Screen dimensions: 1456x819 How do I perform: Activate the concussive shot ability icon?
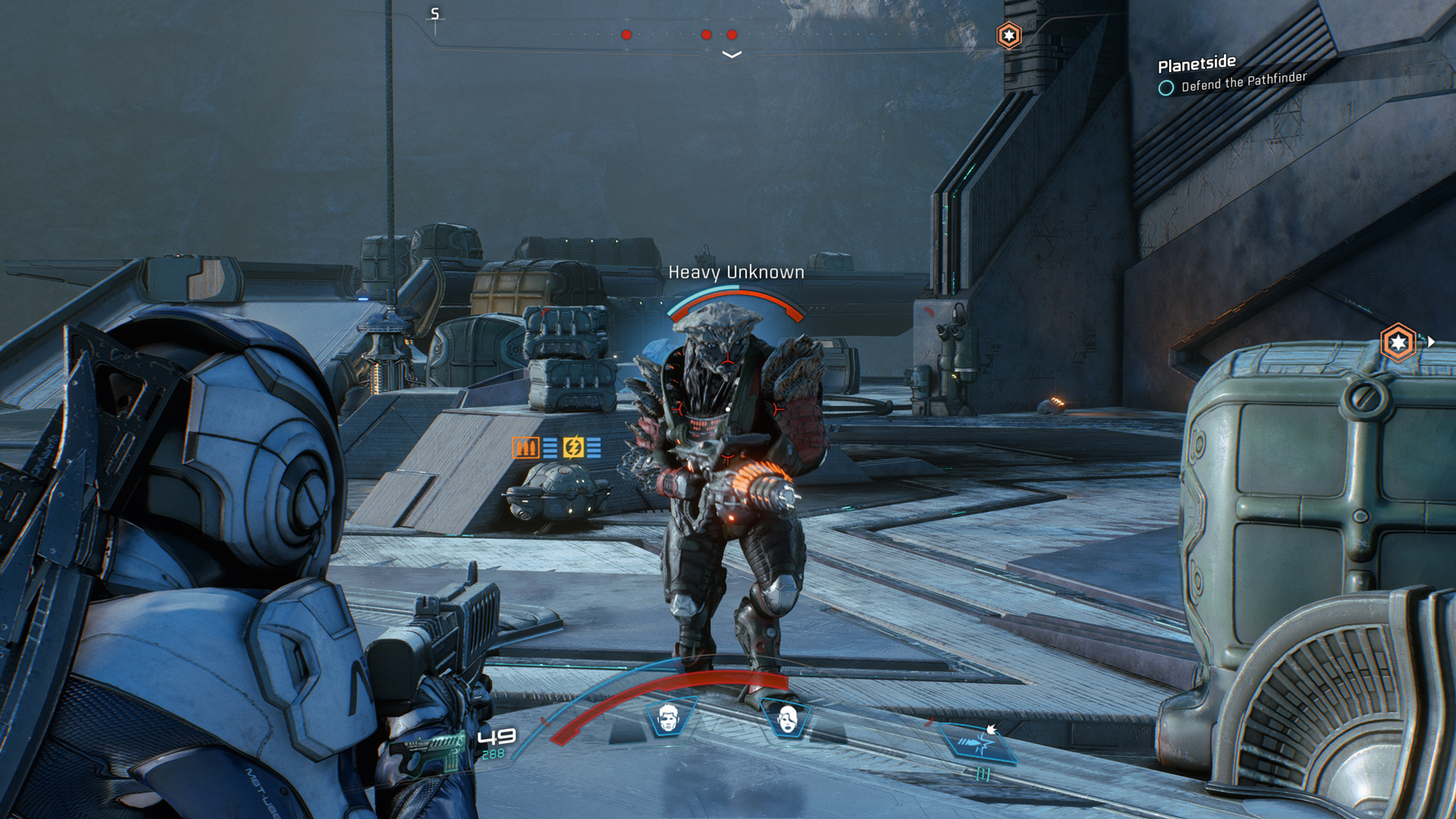click(977, 741)
